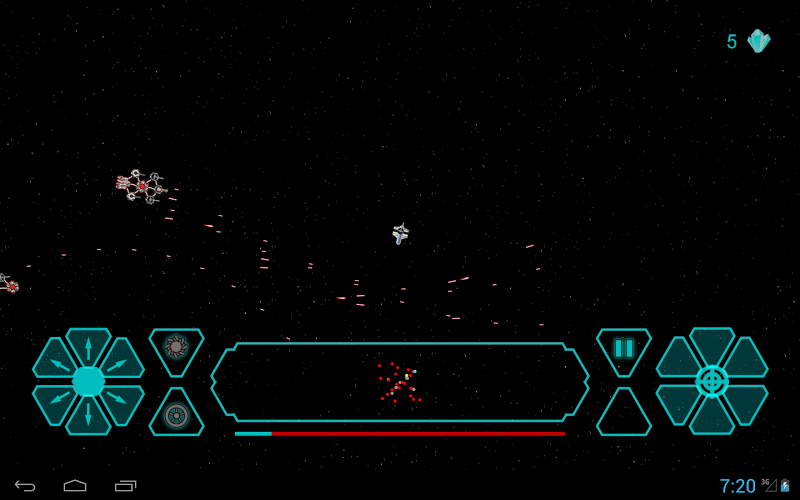Tap the center hexagon of the movement pad
Viewport: 800px width, 500px height.
[x=88, y=381]
